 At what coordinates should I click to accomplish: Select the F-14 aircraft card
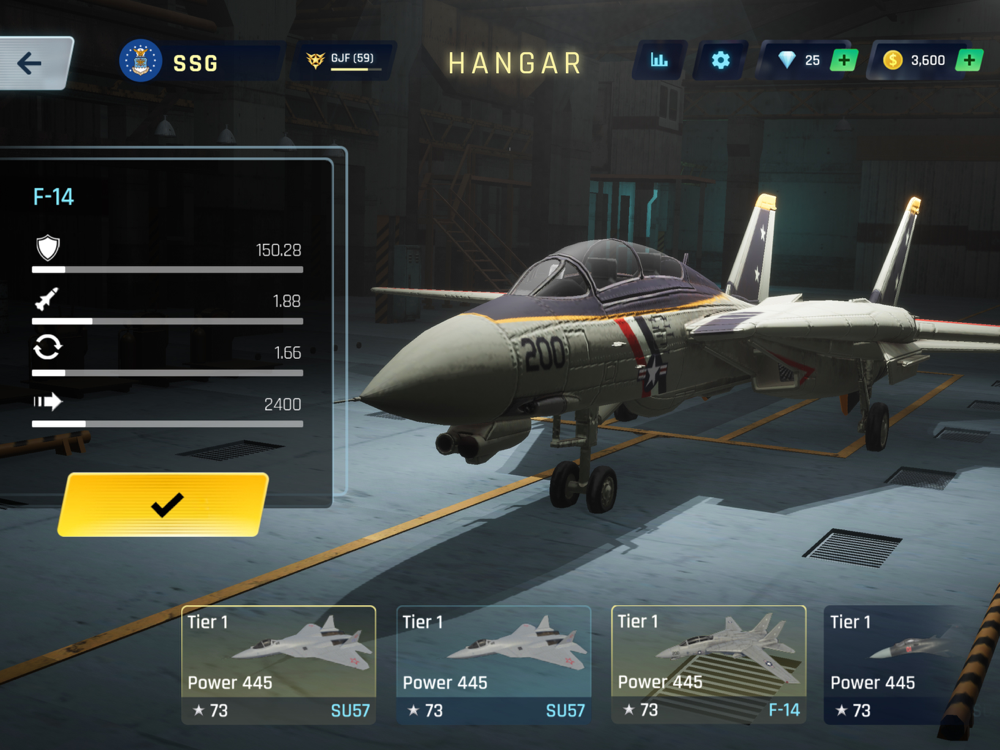click(x=708, y=664)
